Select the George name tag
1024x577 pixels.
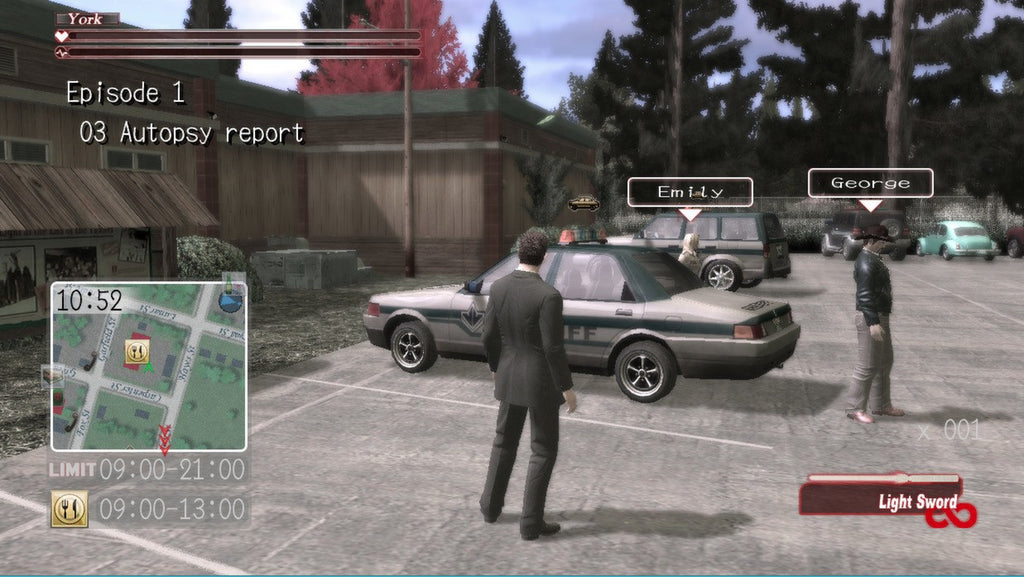[870, 183]
